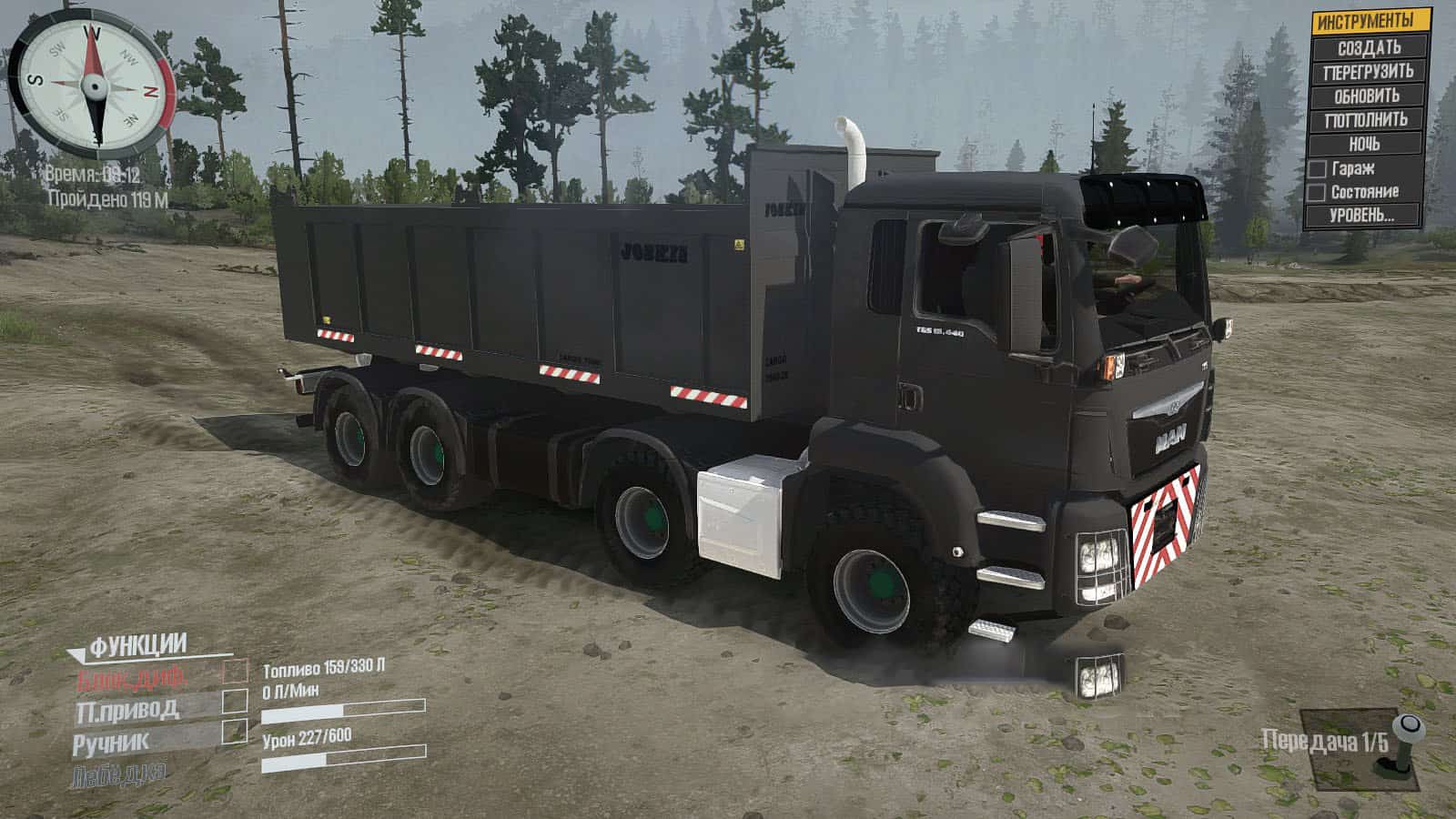Click ПОПОЛНИТЬ to refill

click(1366, 119)
